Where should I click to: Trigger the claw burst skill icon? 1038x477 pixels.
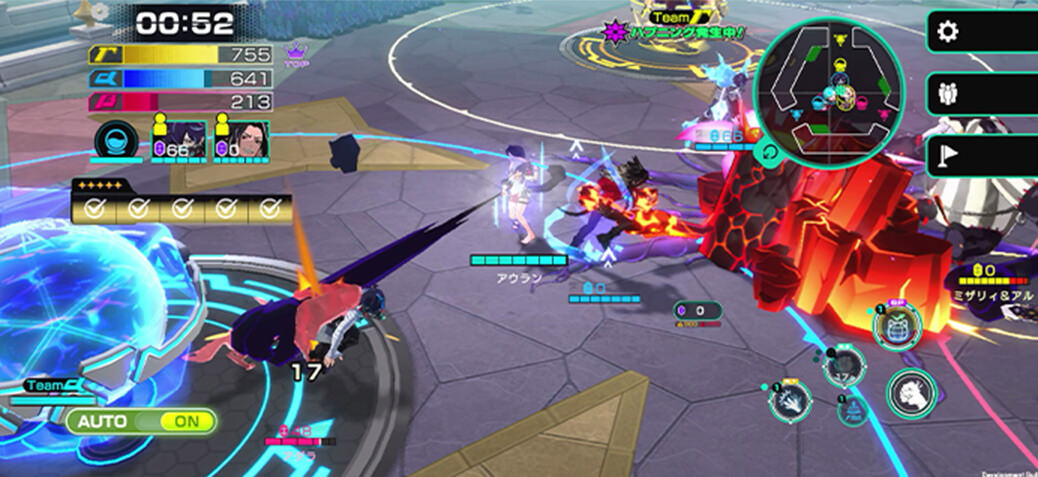coord(790,401)
